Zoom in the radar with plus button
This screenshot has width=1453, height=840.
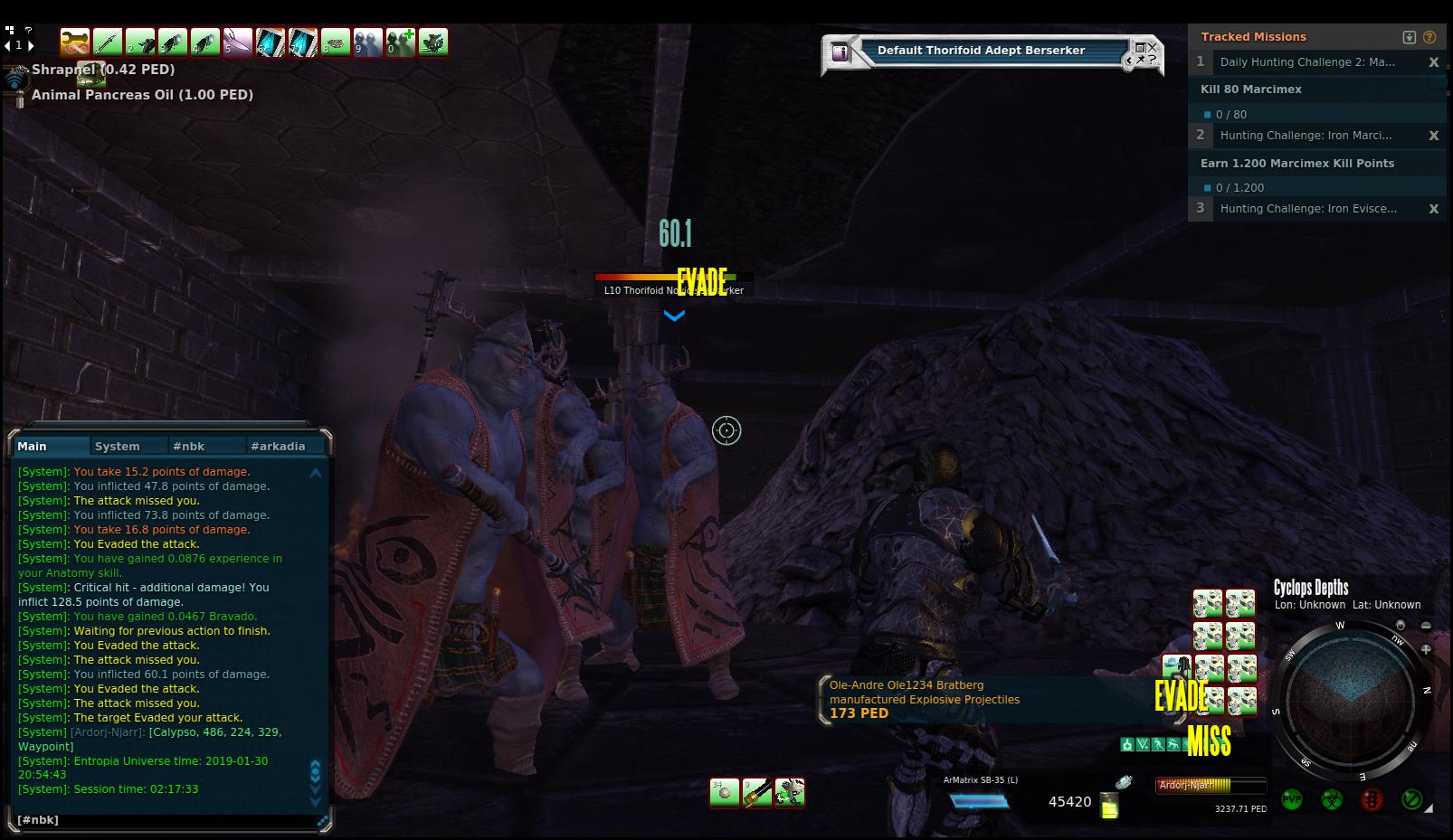[1426, 649]
